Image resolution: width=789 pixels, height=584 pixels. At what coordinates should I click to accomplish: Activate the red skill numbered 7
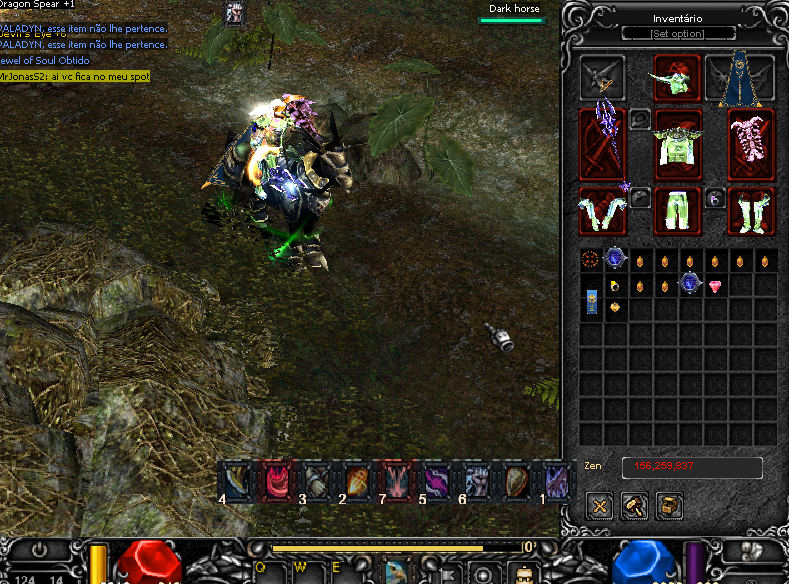pyautogui.click(x=395, y=479)
